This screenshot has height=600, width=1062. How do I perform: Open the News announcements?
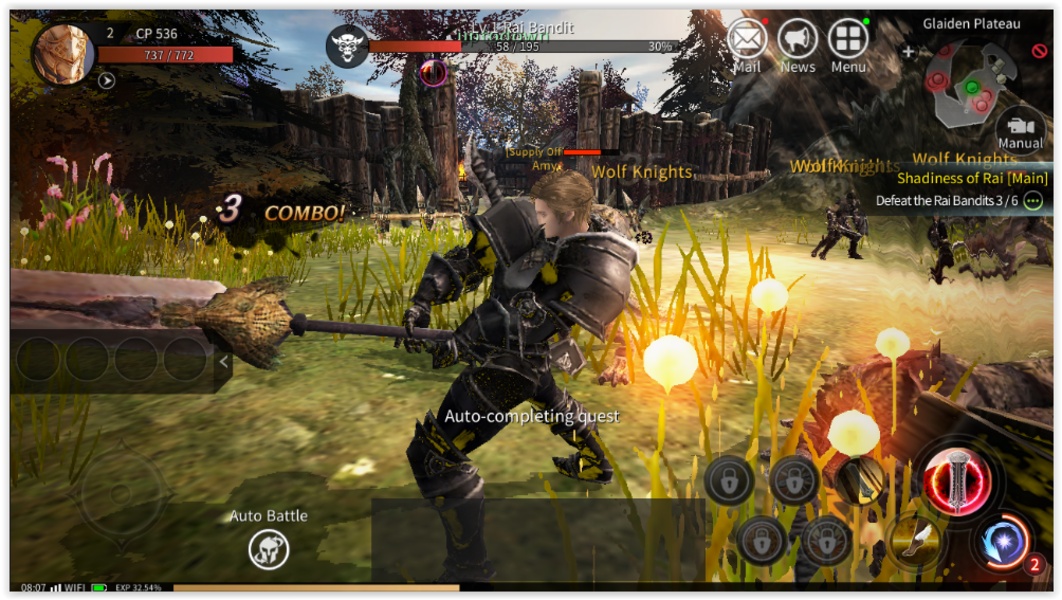coord(797,41)
